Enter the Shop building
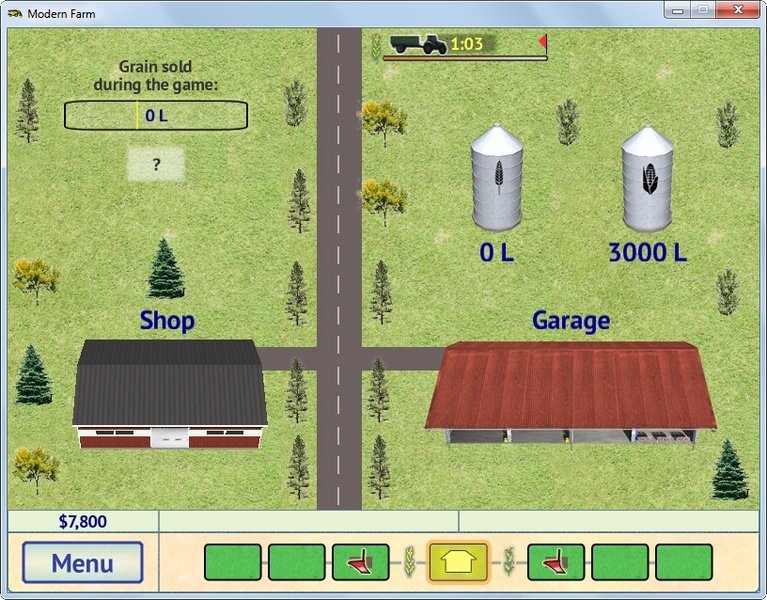This screenshot has height=600, width=767. pos(170,395)
